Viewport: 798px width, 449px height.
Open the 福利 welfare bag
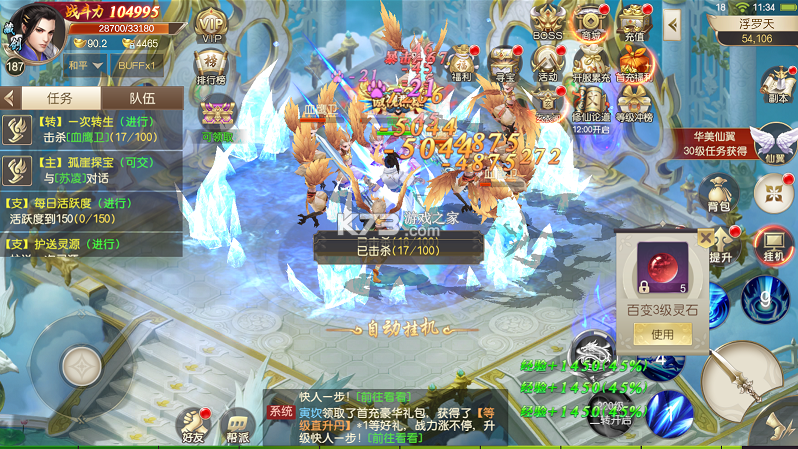[461, 63]
